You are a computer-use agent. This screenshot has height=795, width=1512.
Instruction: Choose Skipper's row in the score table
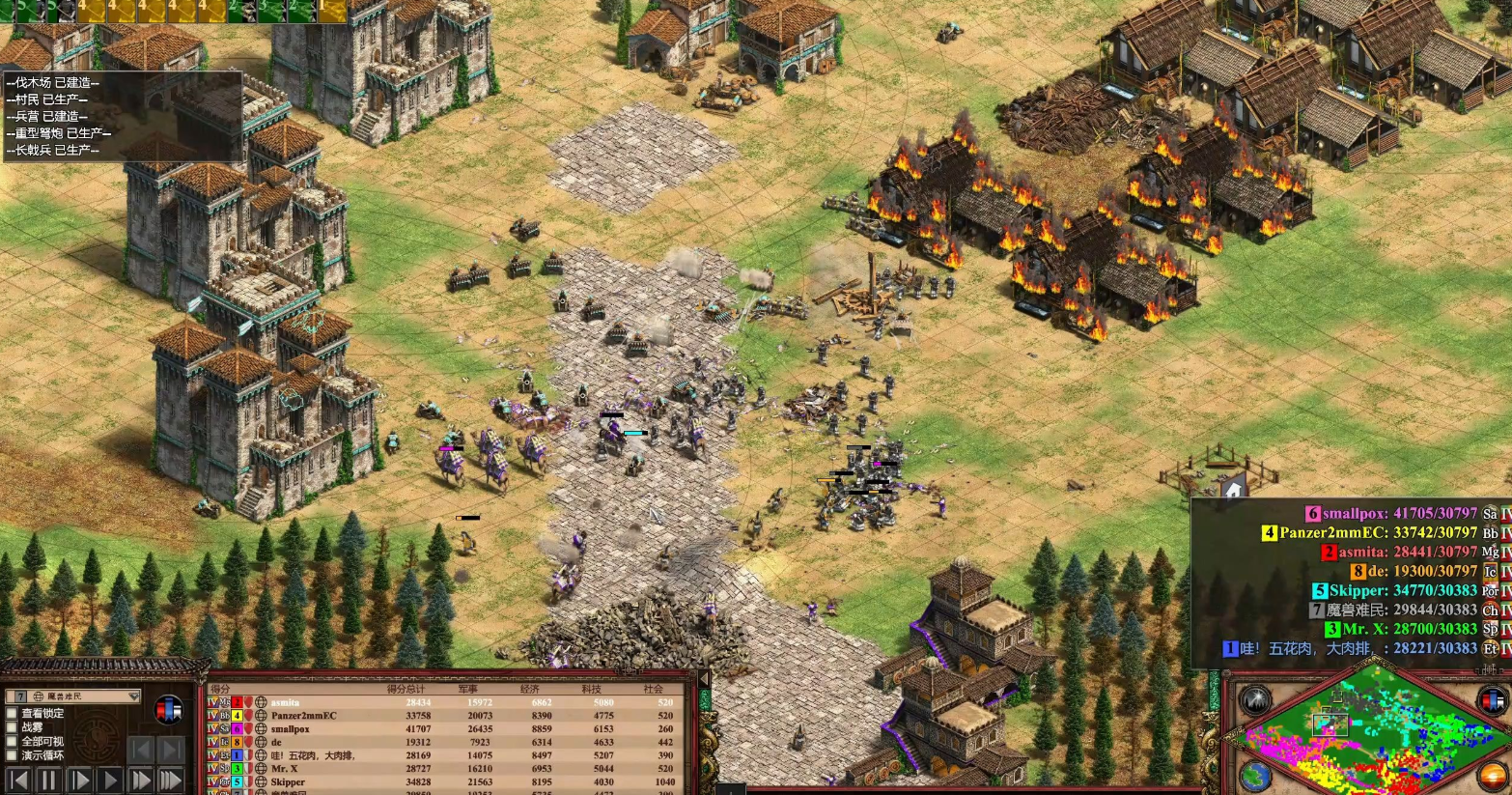pyautogui.click(x=288, y=781)
